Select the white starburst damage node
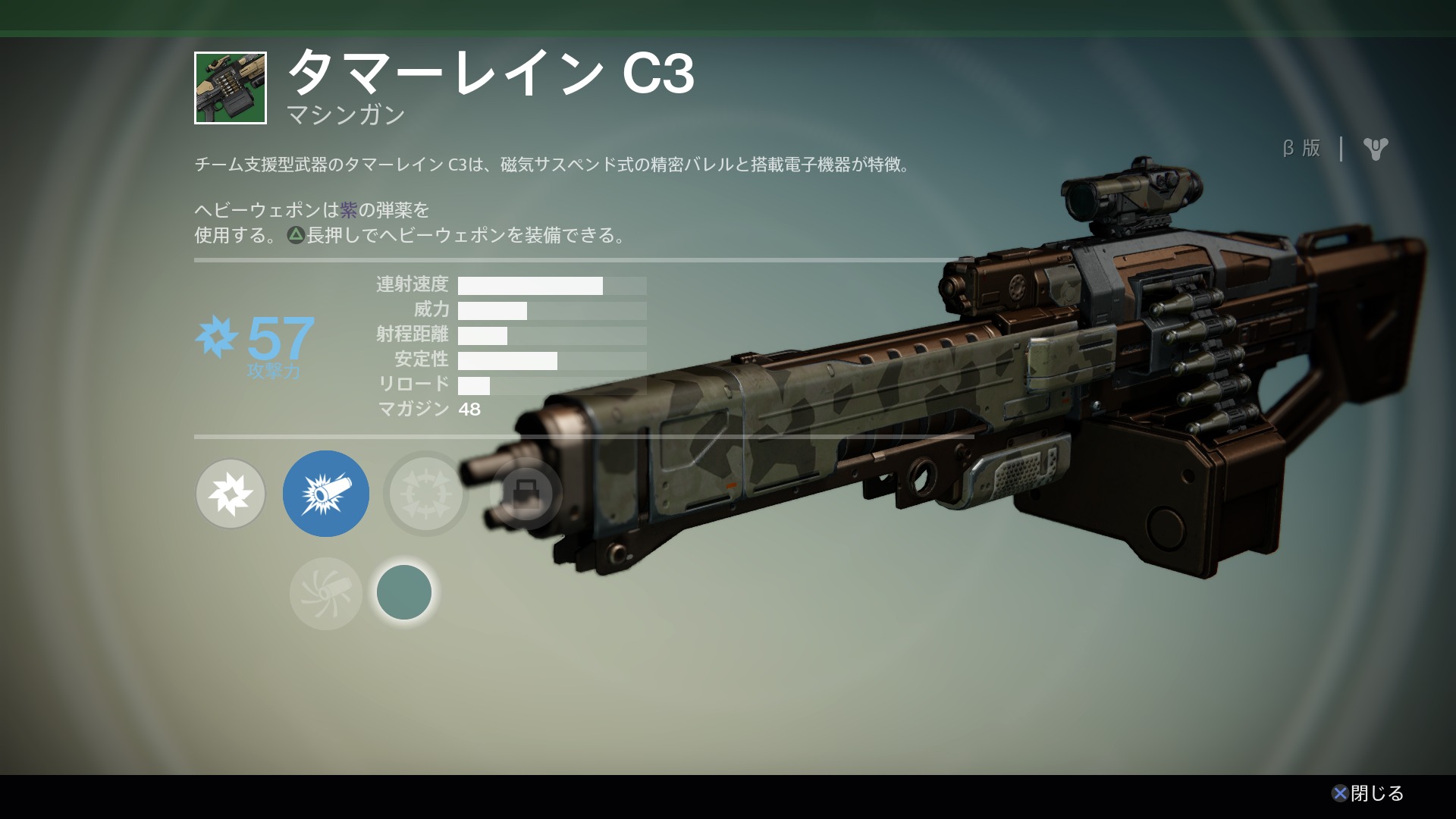1456x819 pixels. pos(231,494)
